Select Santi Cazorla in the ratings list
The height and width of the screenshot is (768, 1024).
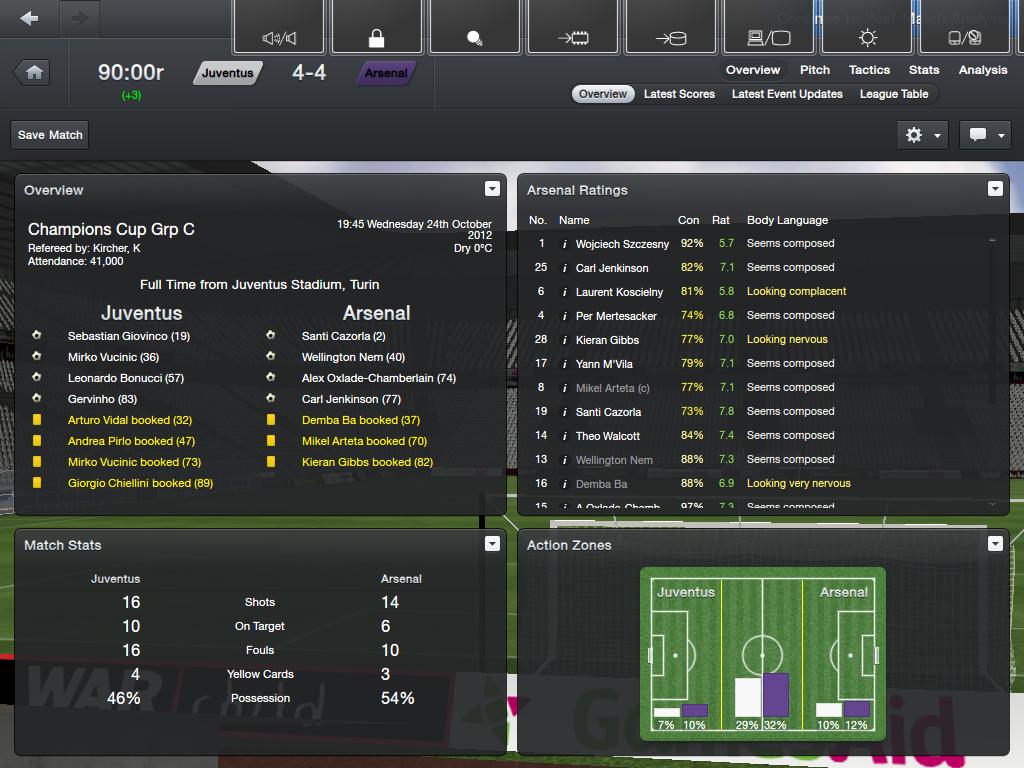coord(608,412)
